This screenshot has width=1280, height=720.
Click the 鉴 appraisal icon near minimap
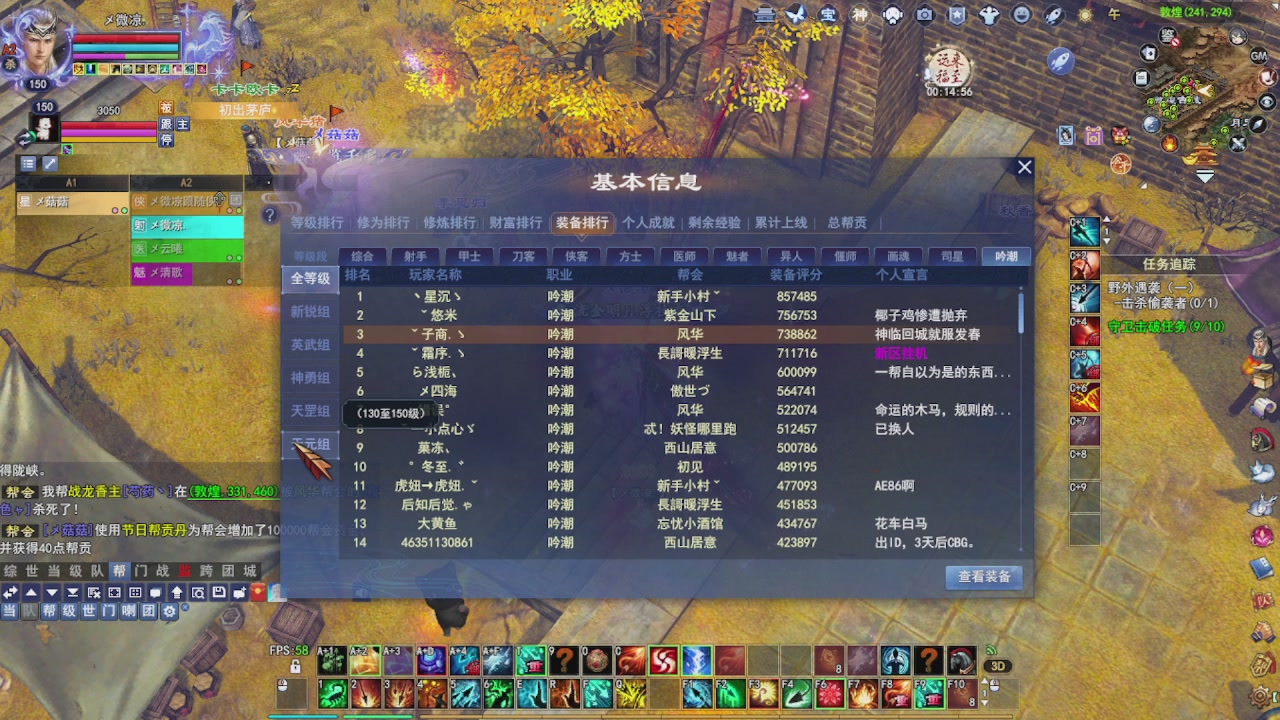click(x=1166, y=36)
